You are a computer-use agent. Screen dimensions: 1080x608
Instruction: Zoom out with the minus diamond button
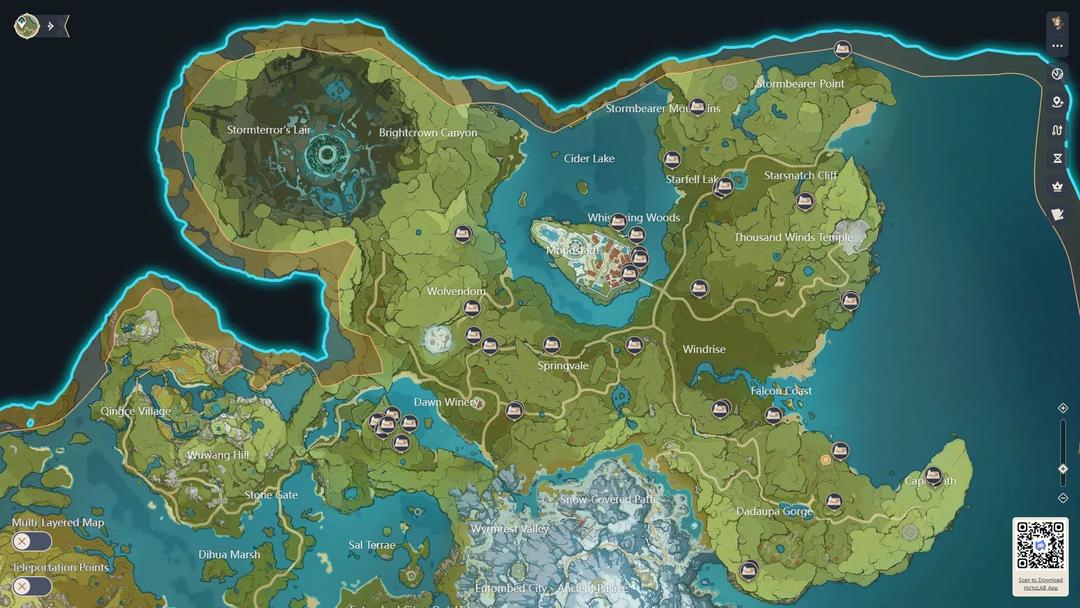point(1063,497)
